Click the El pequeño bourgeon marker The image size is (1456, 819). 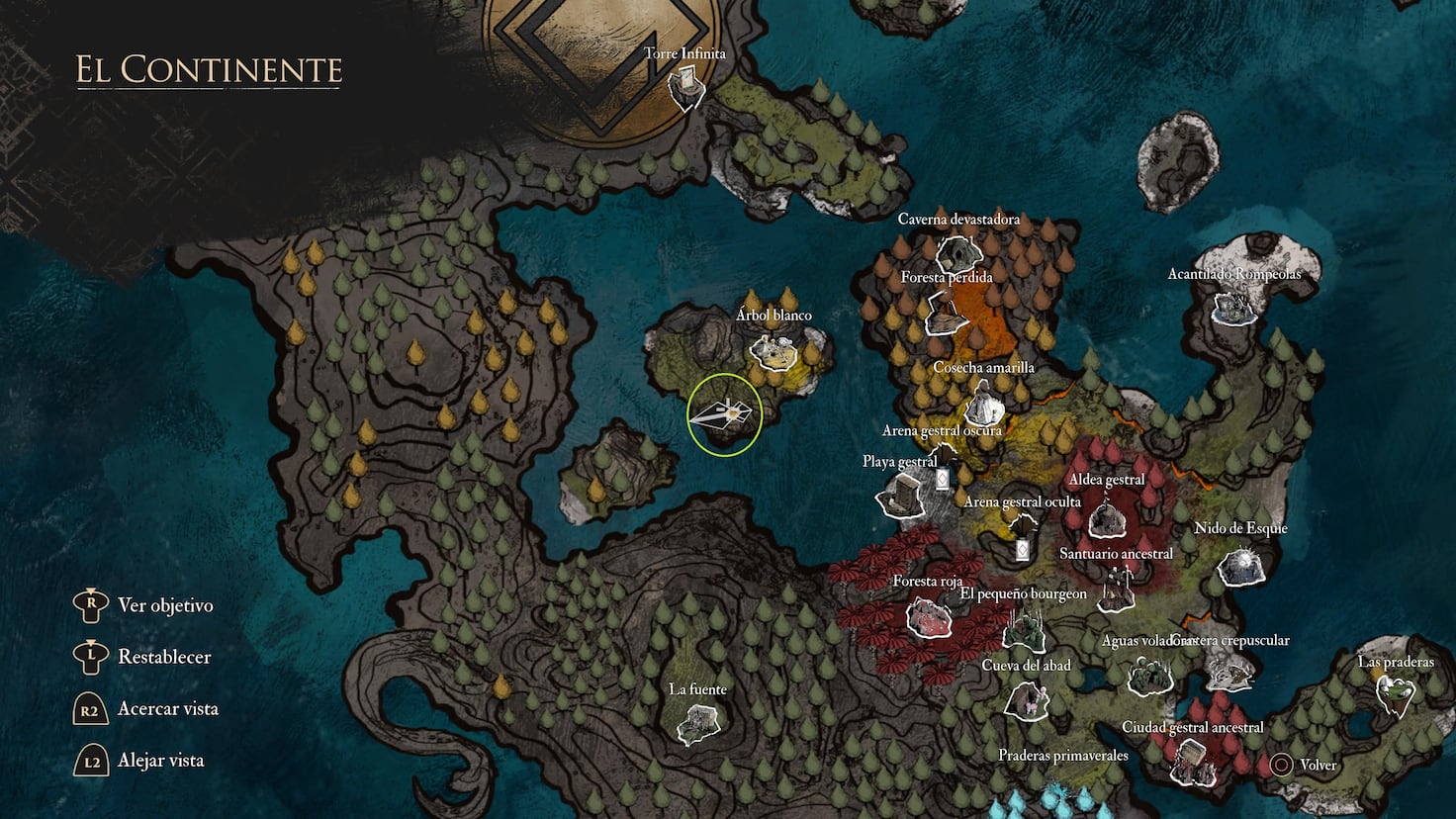(x=1024, y=628)
